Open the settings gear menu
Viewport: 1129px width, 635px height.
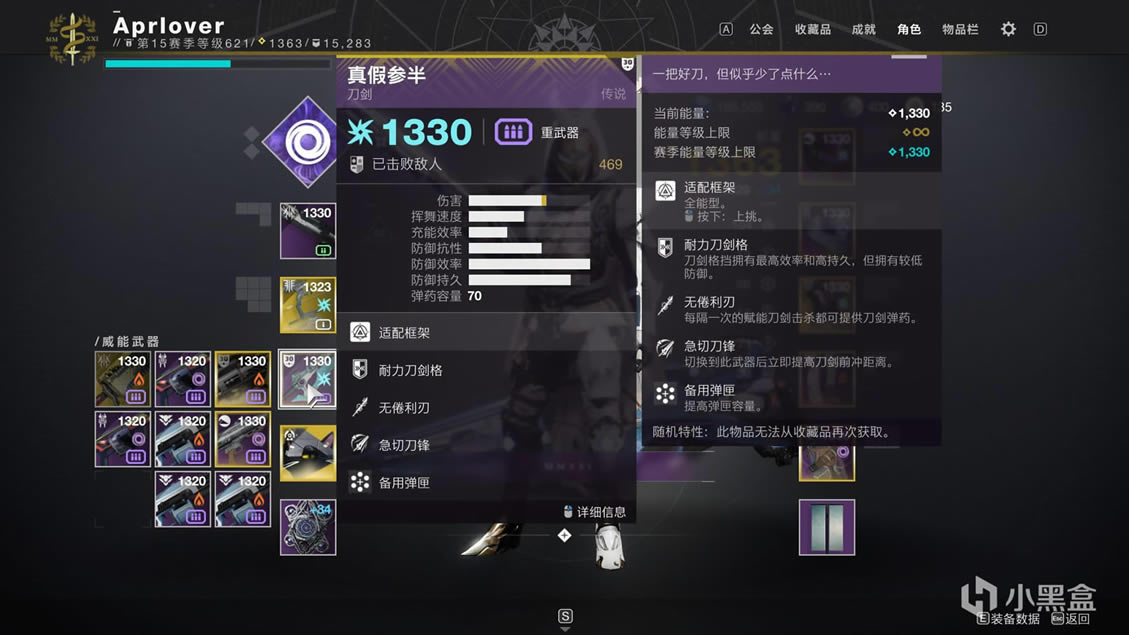point(1008,29)
